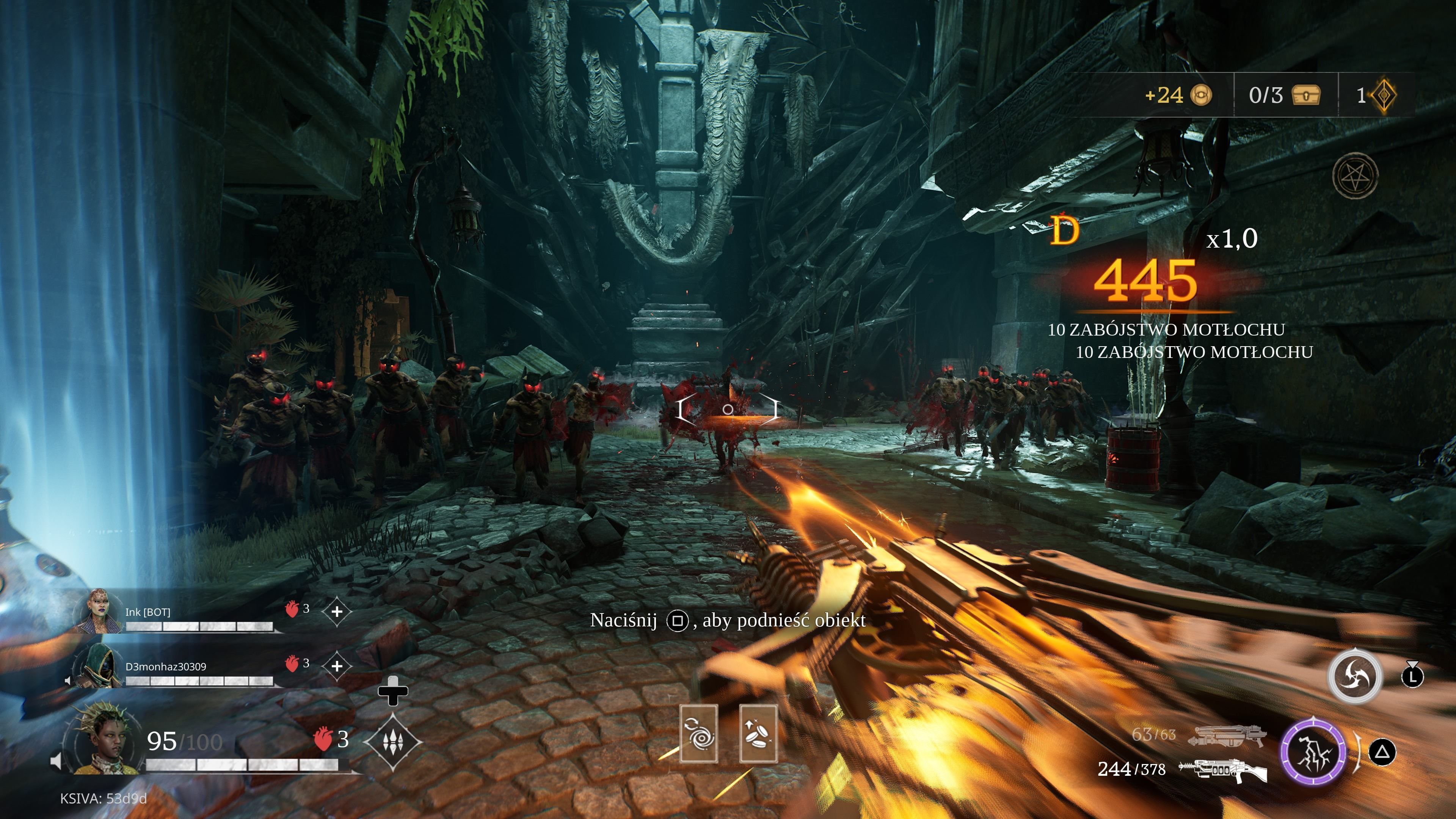Viewport: 1456px width, 819px height.
Task: Select the spiral tarot card
Action: 698,733
